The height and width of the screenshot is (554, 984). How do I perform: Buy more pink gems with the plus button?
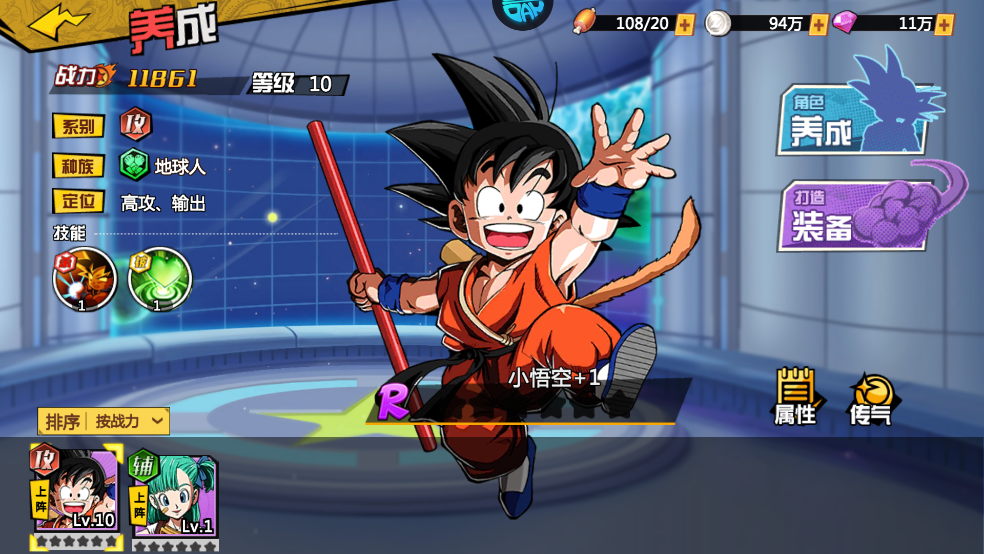coord(943,24)
